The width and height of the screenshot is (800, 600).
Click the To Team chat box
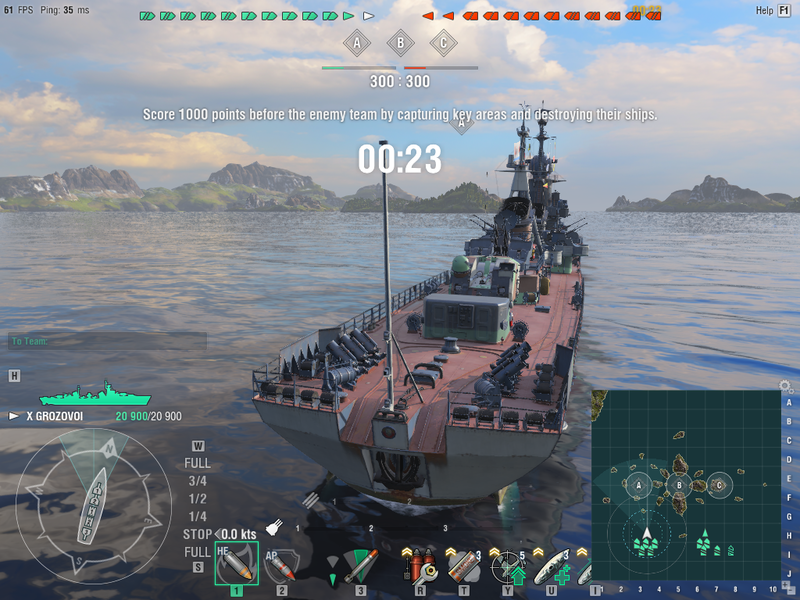(x=107, y=342)
